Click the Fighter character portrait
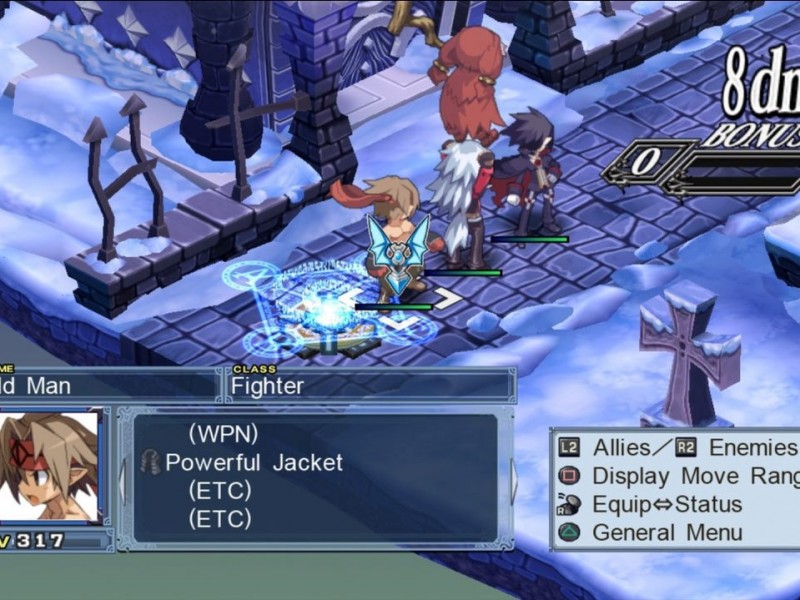Image resolution: width=800 pixels, height=600 pixels. click(50, 466)
